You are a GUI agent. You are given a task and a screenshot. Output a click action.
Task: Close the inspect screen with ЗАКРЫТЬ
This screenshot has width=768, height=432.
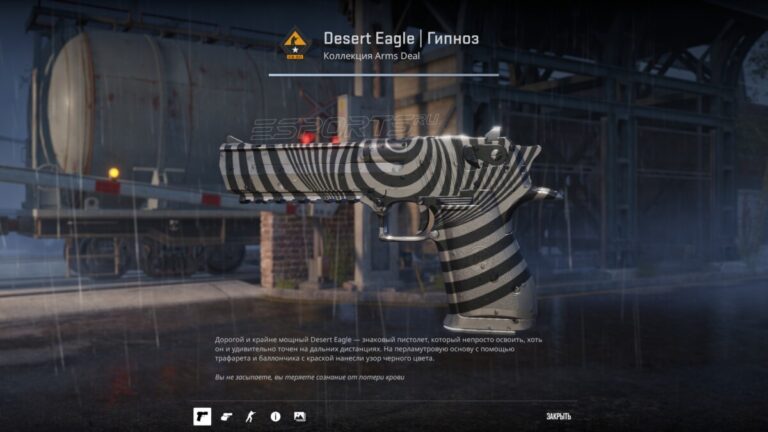pyautogui.click(x=559, y=416)
